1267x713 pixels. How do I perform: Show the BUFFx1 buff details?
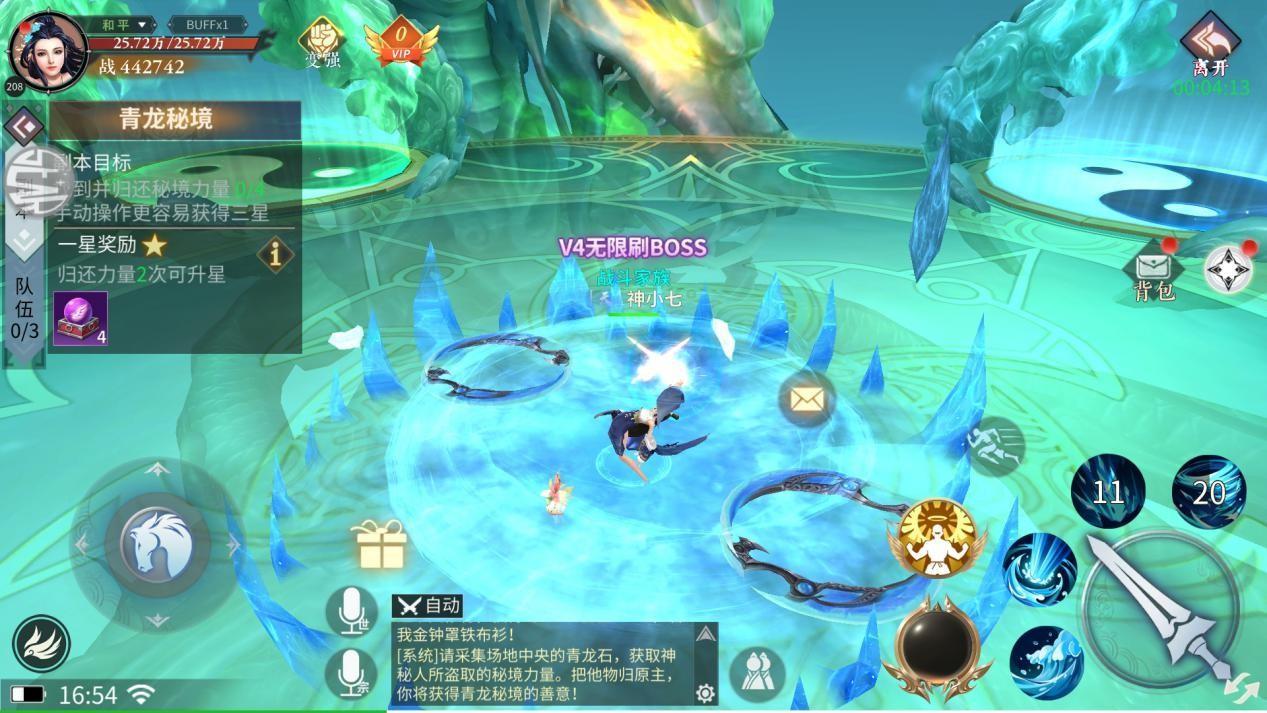[207, 24]
